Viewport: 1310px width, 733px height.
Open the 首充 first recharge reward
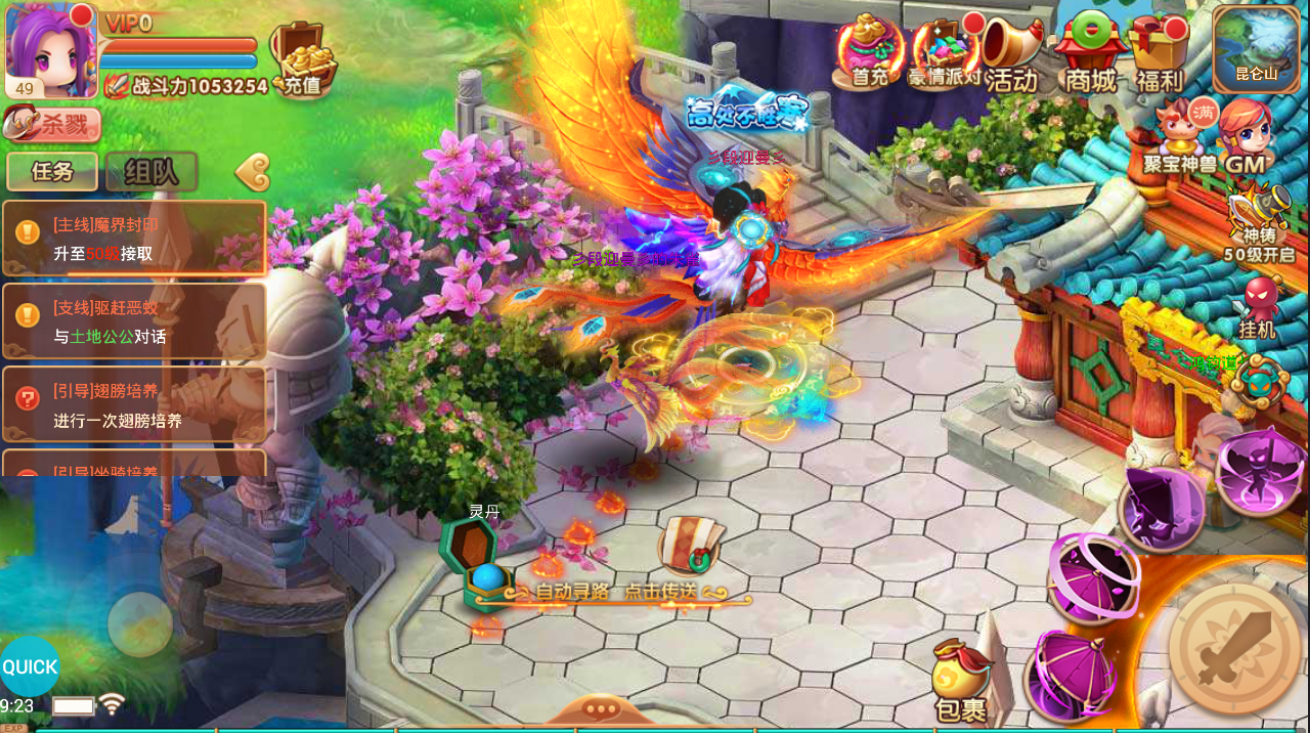[868, 52]
